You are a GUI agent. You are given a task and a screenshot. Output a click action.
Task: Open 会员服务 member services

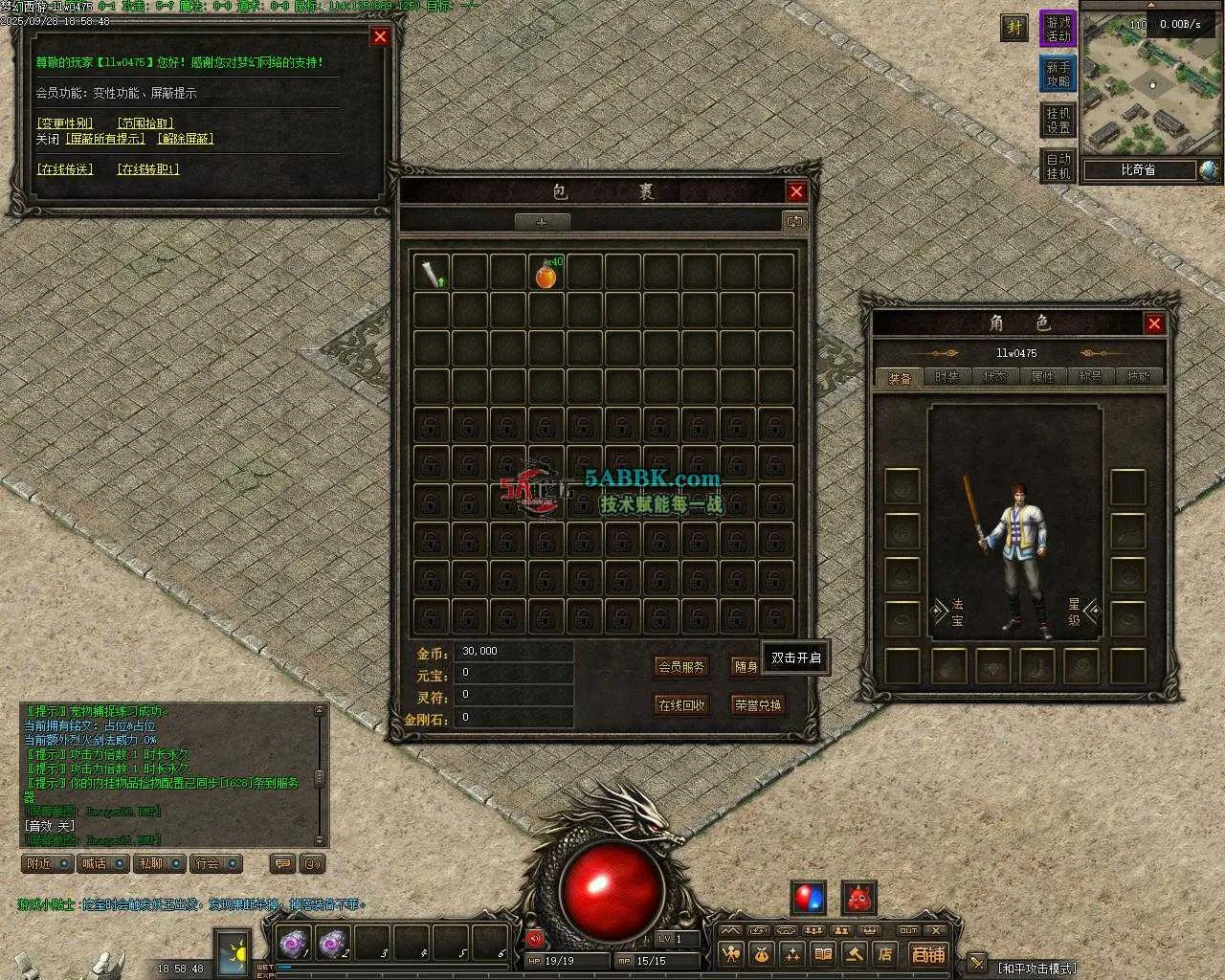pos(681,666)
